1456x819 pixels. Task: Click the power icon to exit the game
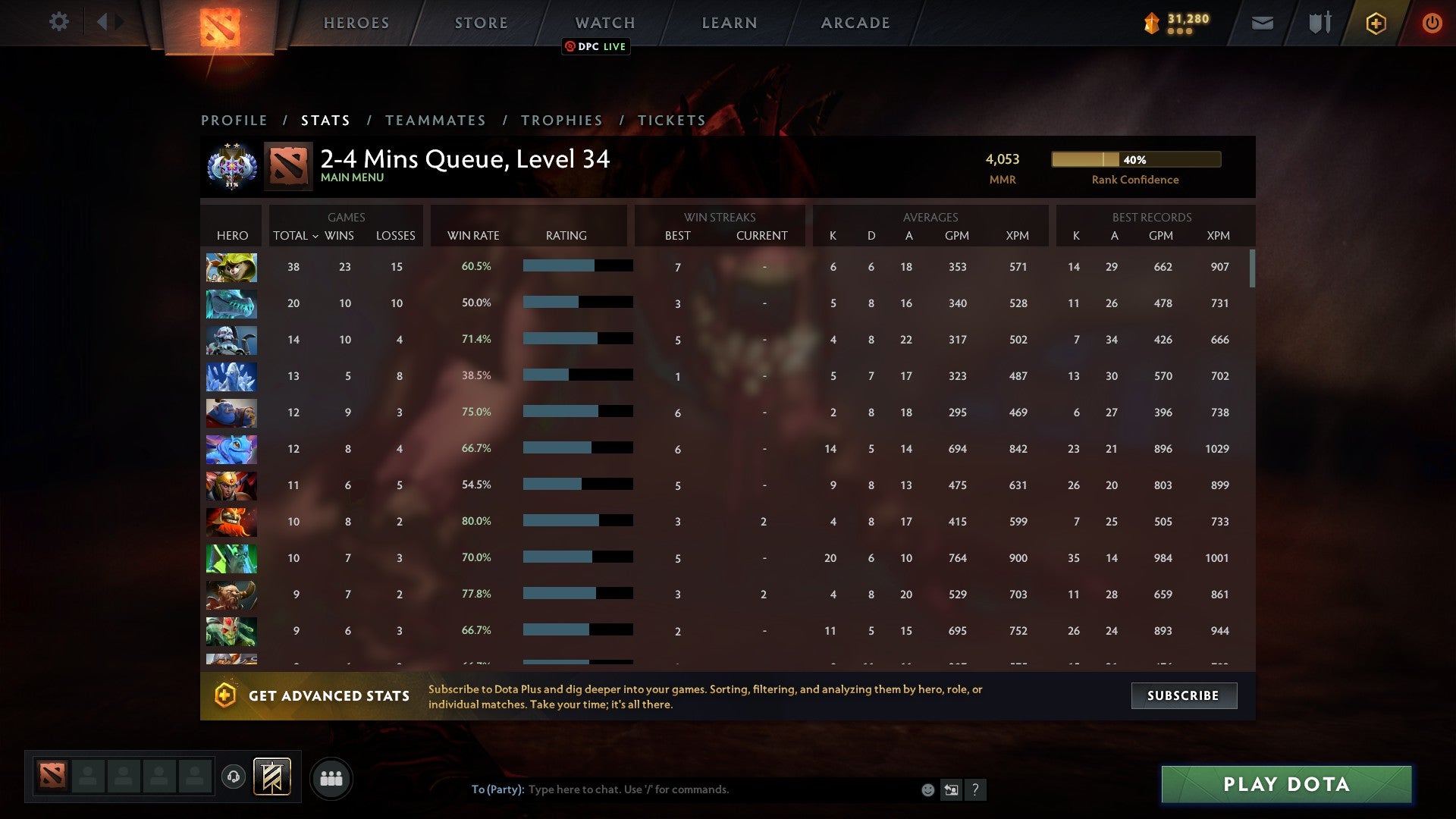(x=1432, y=24)
